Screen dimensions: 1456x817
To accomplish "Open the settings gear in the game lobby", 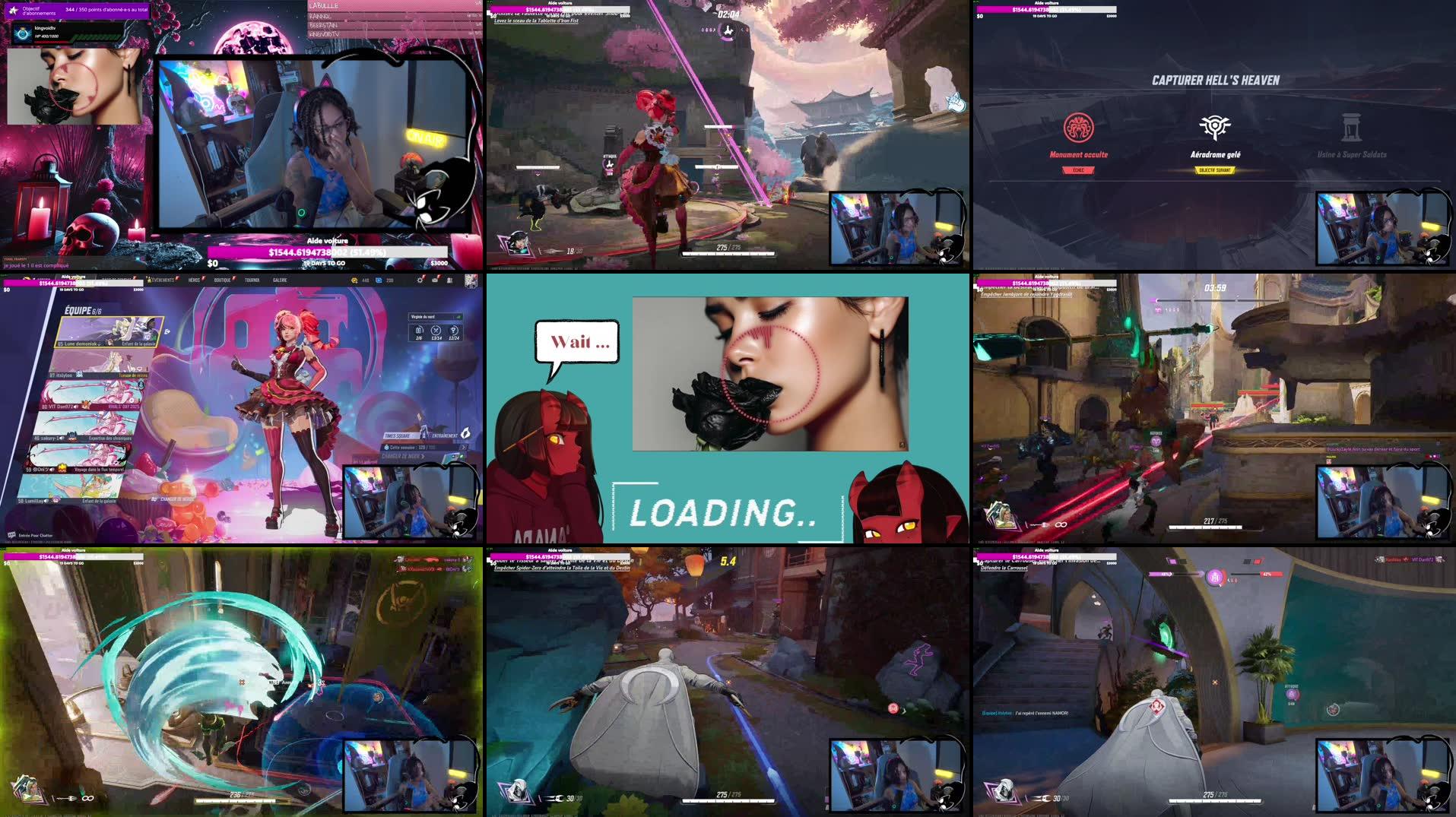I will pos(420,280).
